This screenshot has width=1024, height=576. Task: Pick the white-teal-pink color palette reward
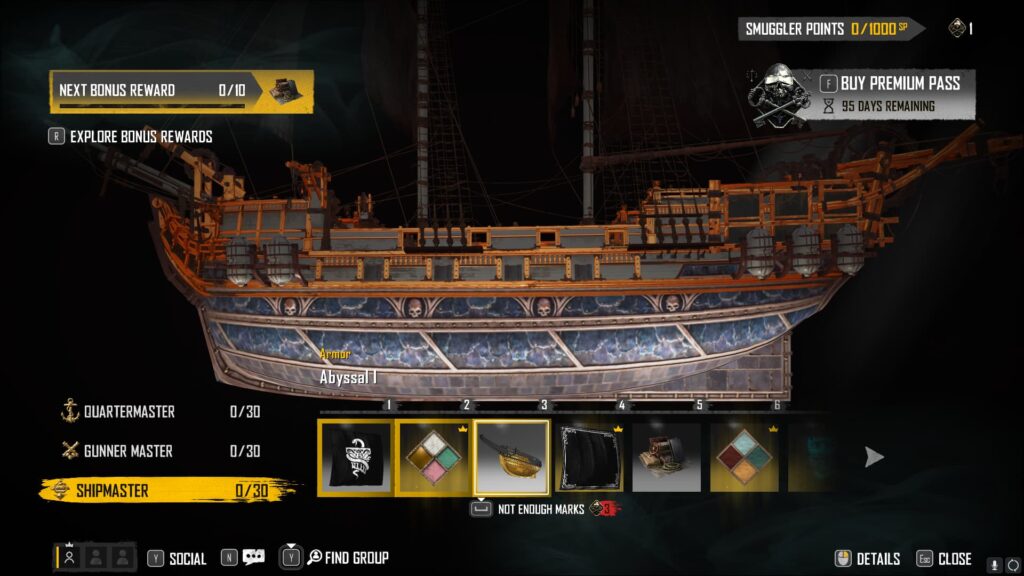pos(434,457)
